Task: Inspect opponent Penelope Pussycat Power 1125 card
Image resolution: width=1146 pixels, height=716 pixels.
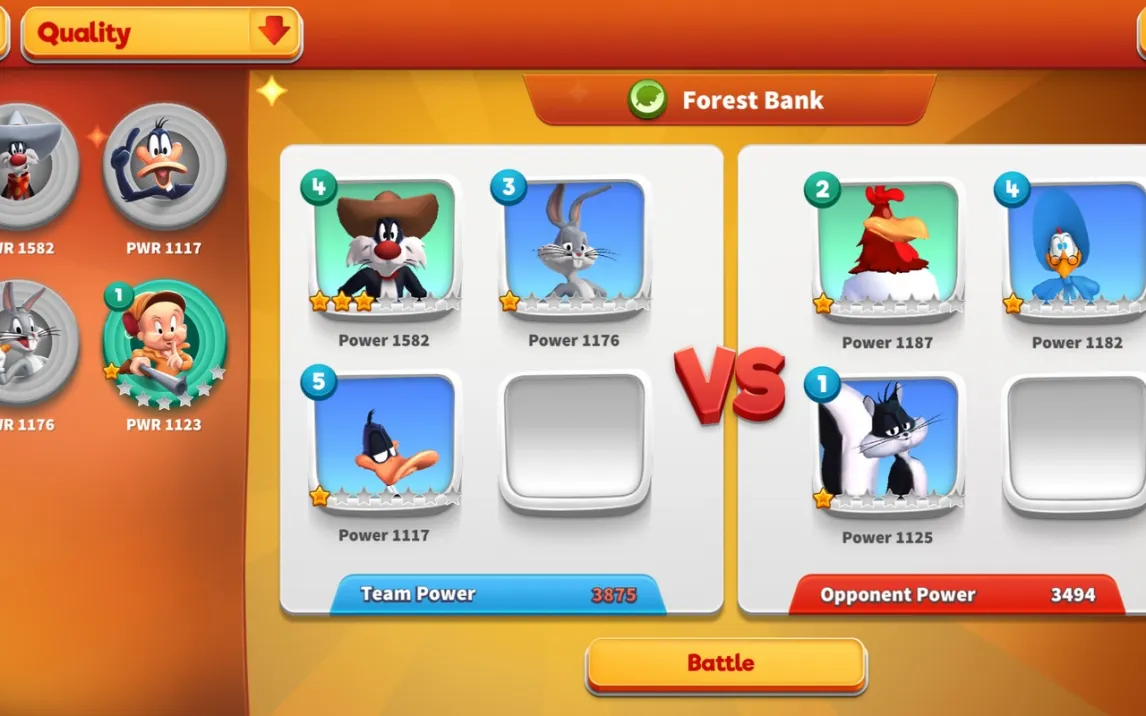Action: point(888,439)
